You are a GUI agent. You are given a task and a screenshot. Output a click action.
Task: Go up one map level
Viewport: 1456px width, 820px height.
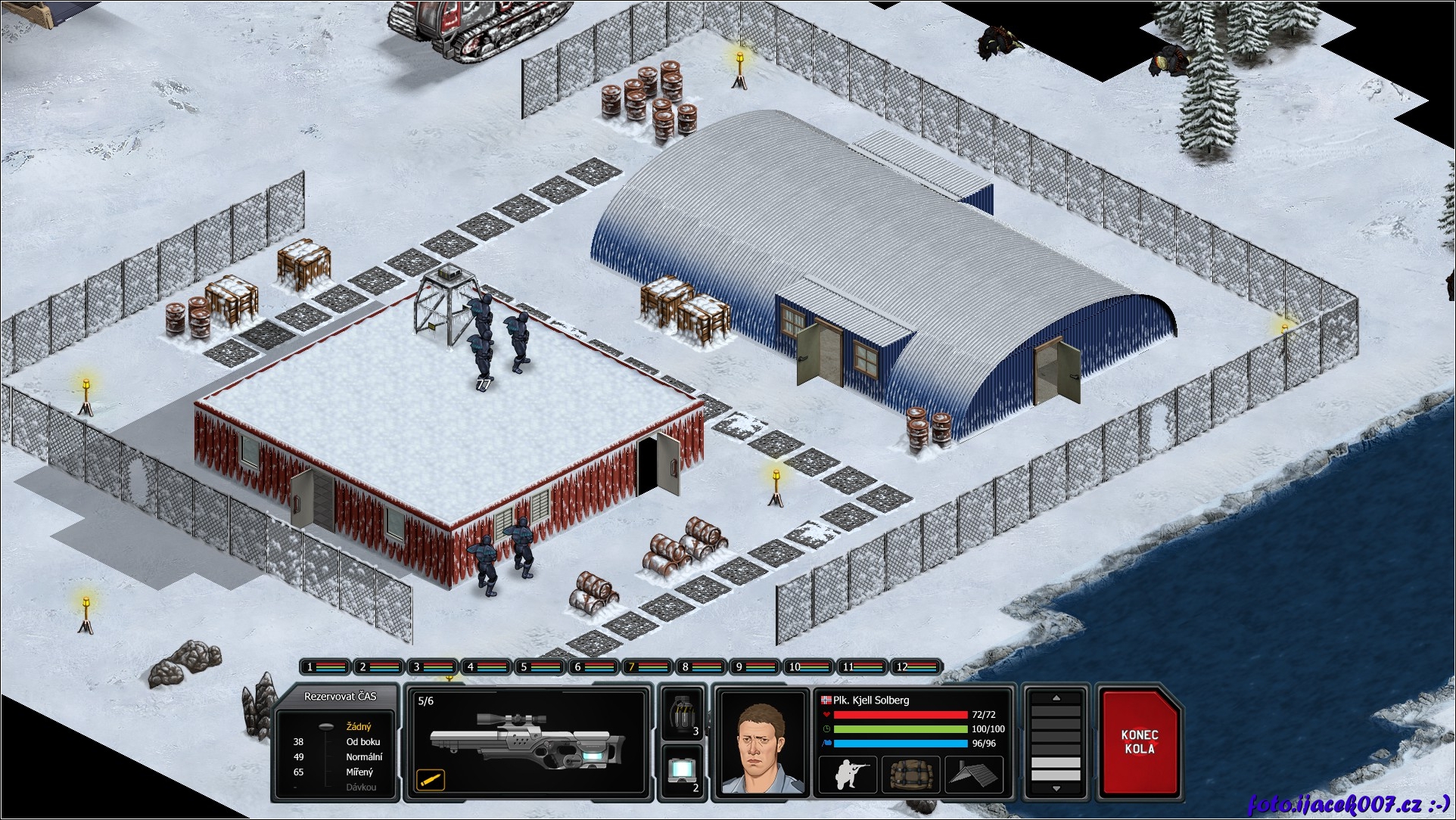[x=1056, y=698]
